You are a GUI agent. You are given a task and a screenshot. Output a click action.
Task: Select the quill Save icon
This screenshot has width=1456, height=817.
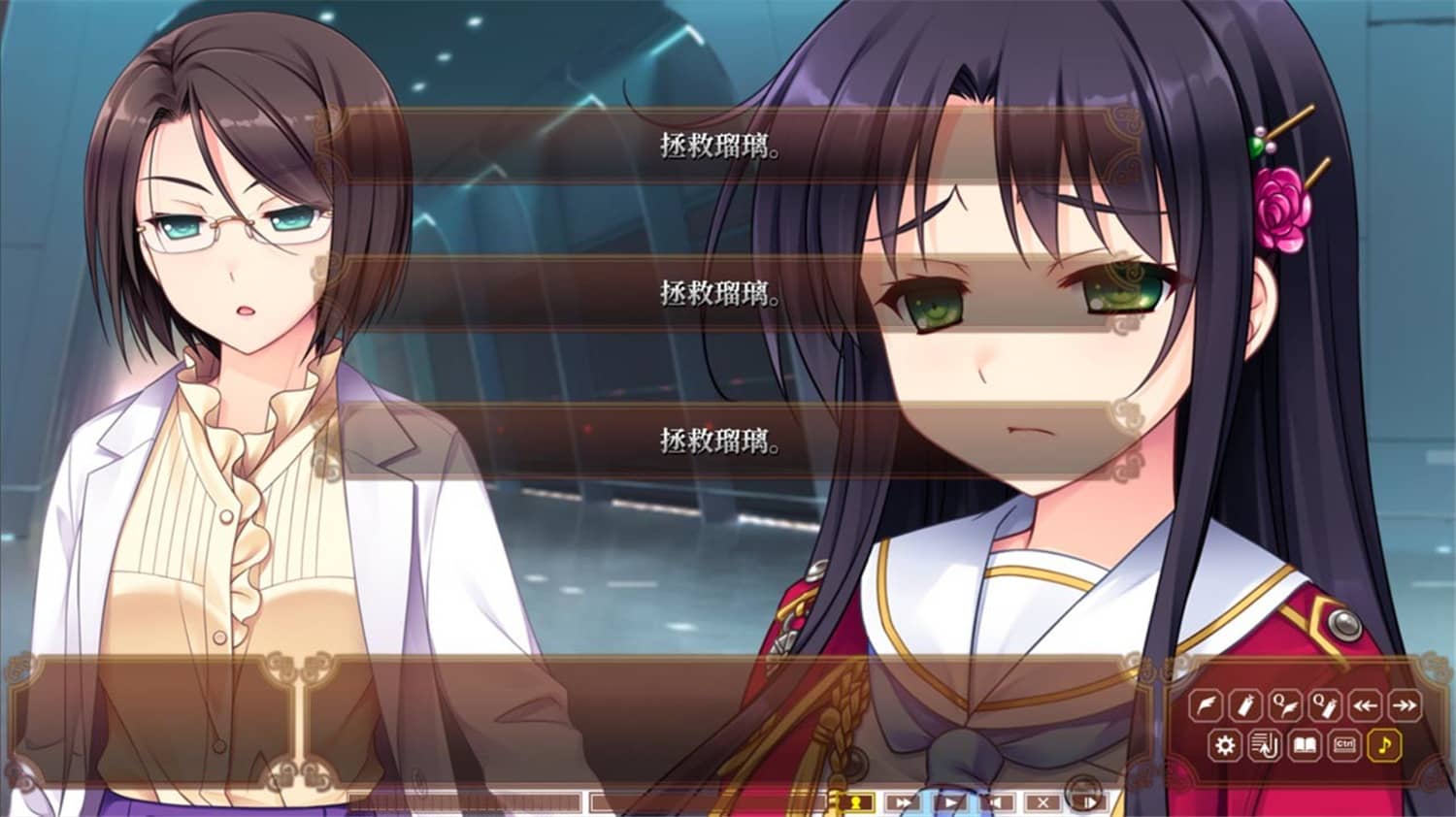click(1208, 704)
